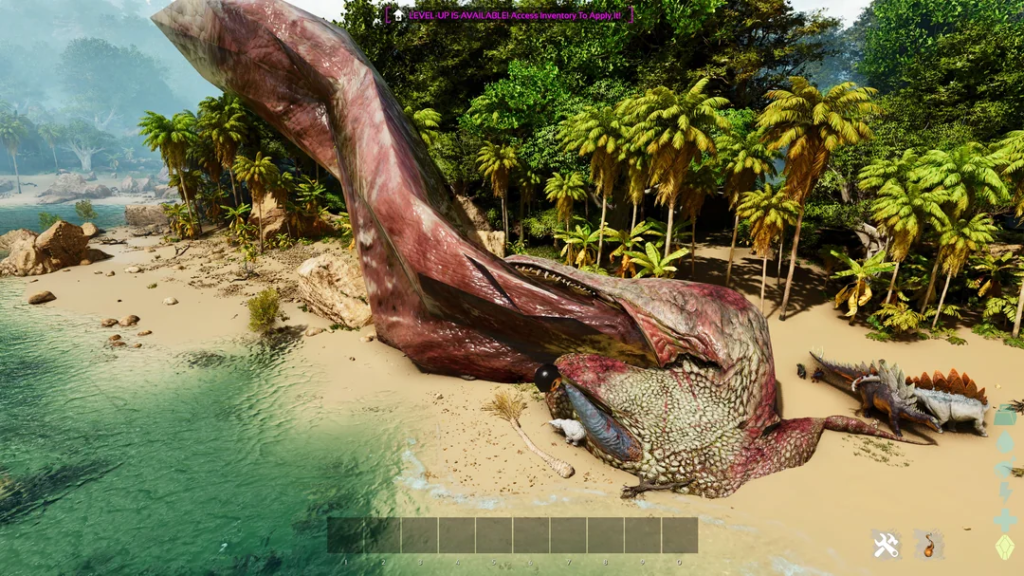Viewport: 1024px width, 576px height.
Task: Pick the hotbar slot numbered 0
Action: click(679, 535)
